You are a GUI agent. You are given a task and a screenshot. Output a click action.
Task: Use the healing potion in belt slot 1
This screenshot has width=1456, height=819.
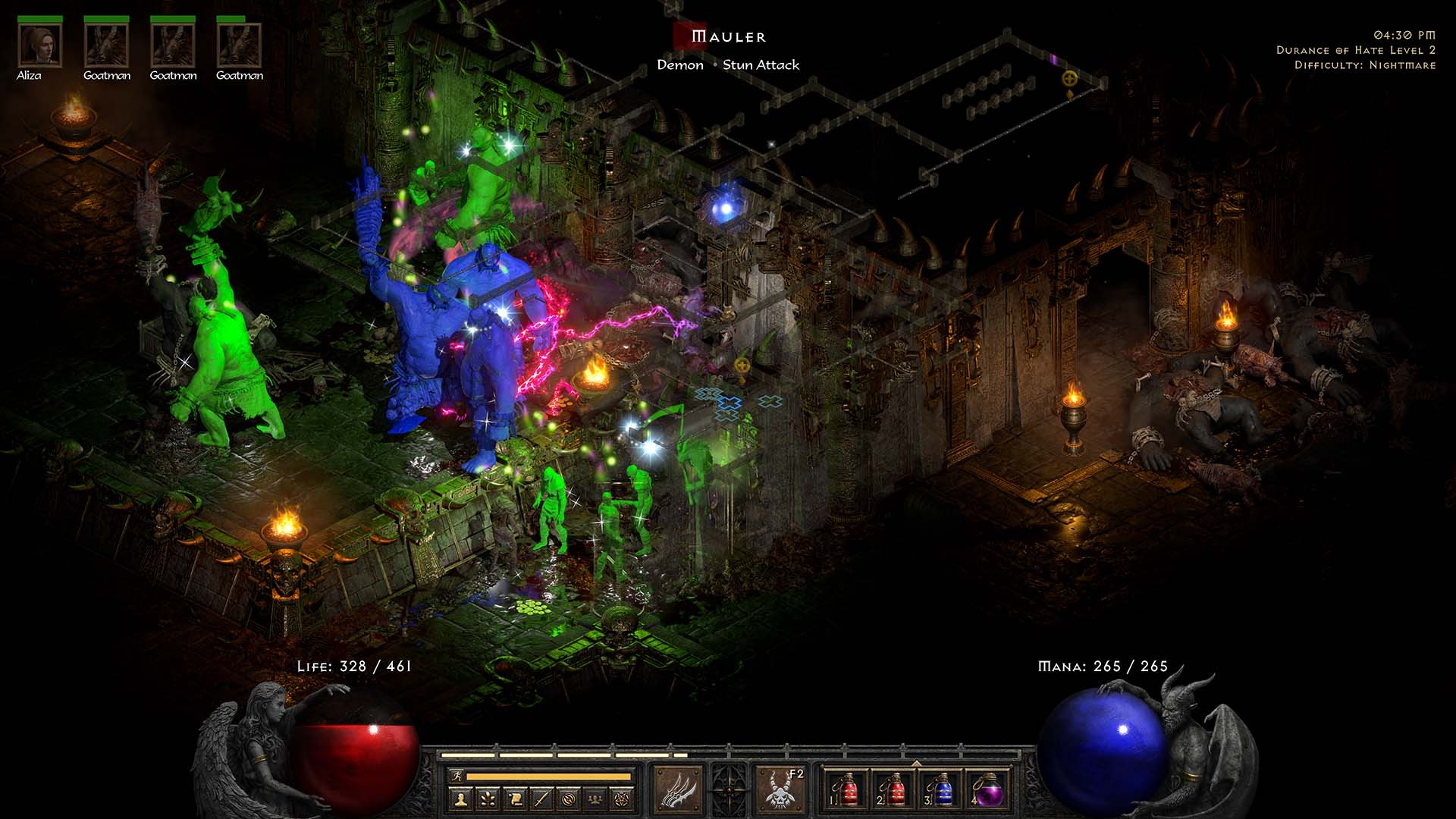(846, 790)
